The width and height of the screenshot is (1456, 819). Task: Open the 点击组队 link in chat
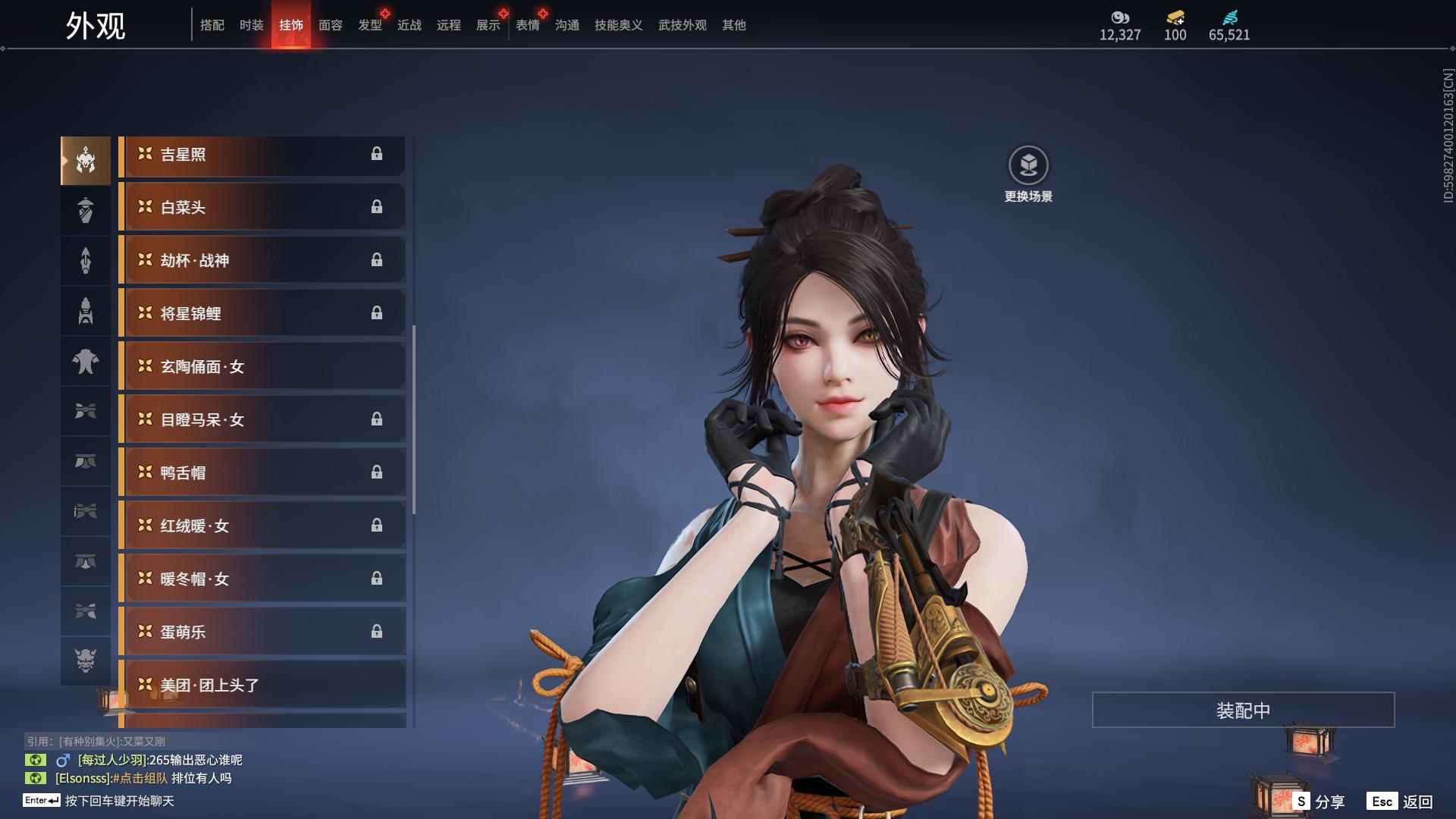tap(142, 778)
